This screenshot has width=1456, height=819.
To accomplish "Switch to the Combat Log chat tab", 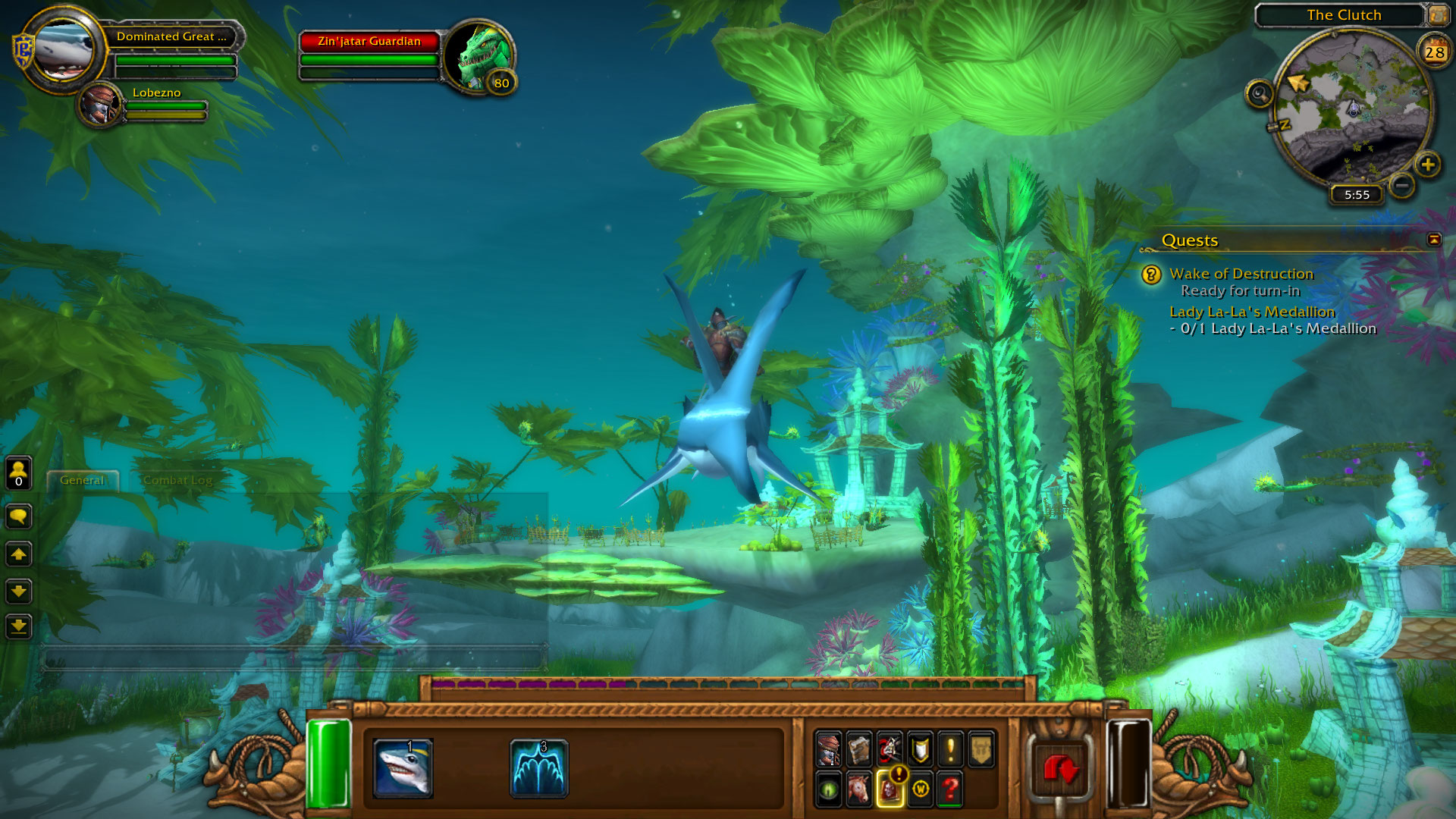I will point(177,480).
